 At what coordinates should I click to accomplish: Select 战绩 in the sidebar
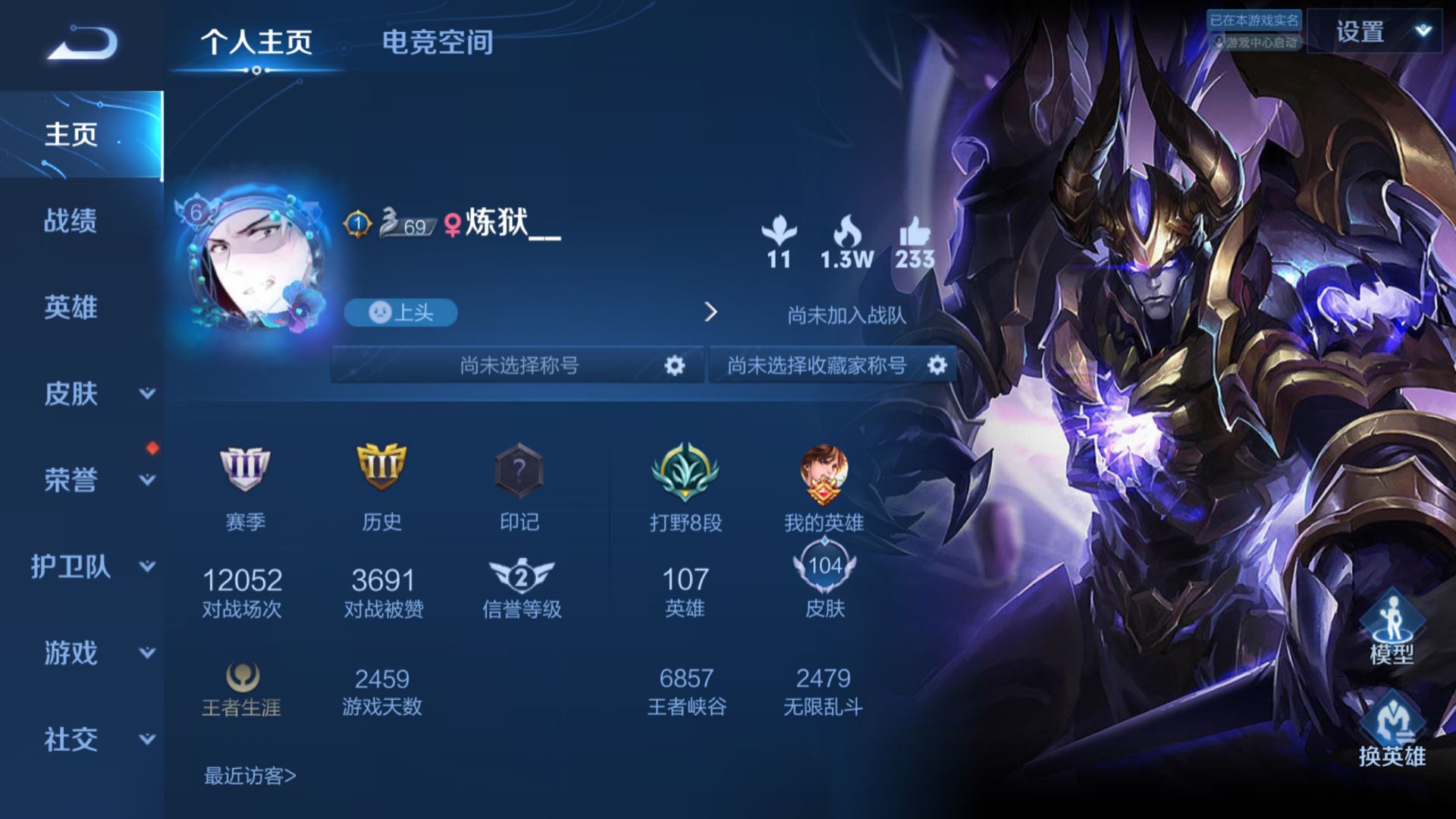point(71,221)
